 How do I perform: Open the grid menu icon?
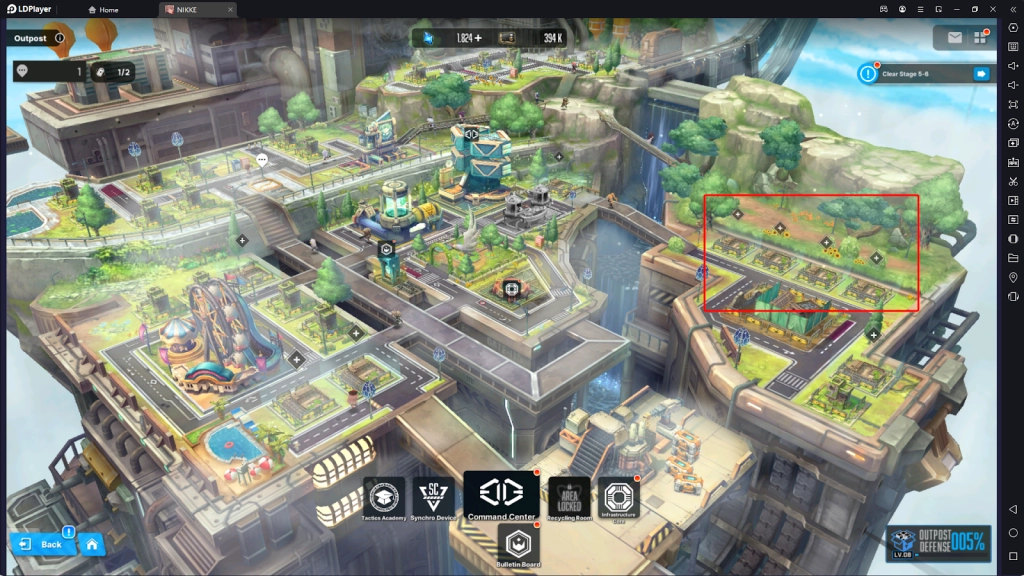tap(979, 37)
